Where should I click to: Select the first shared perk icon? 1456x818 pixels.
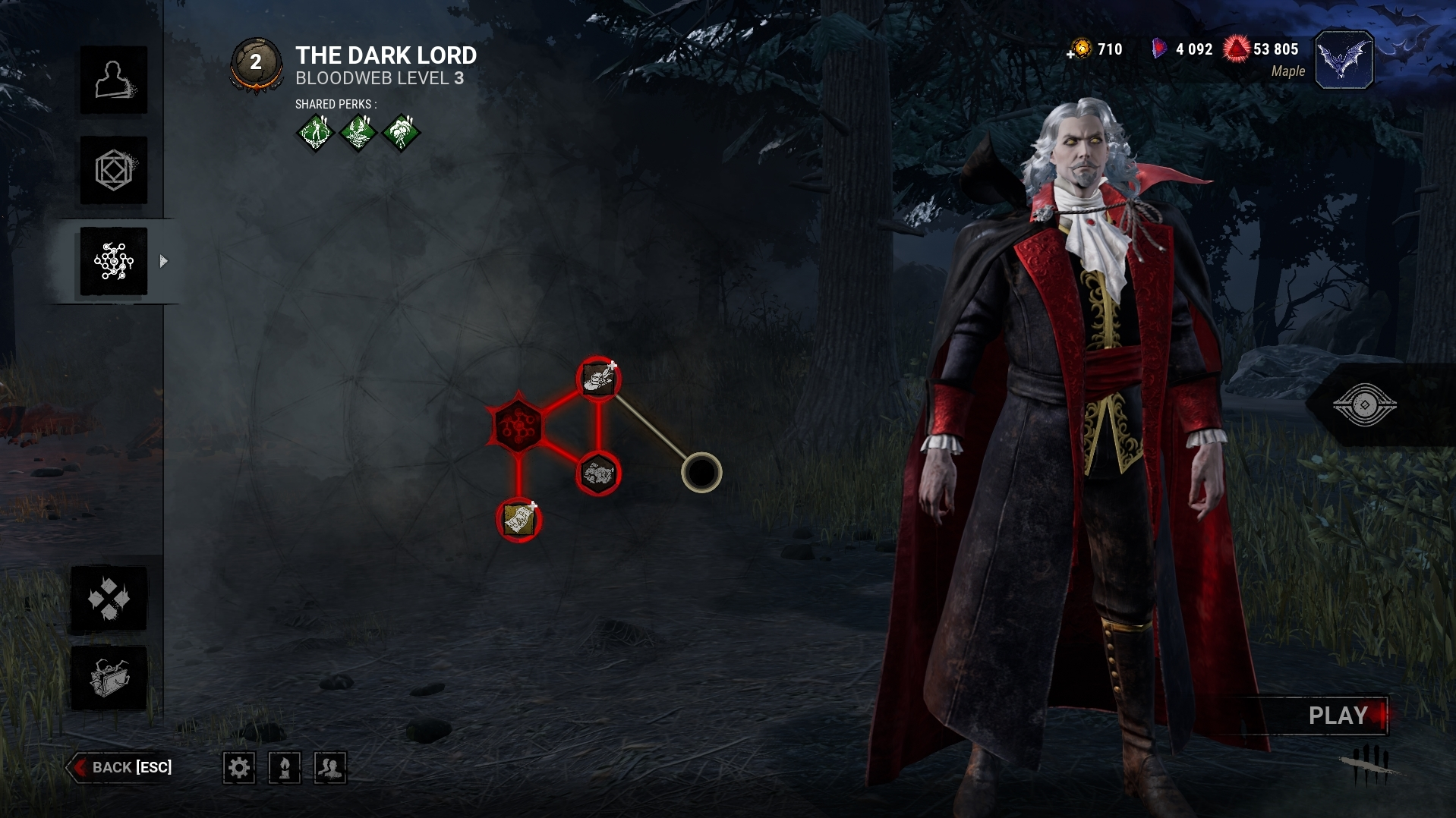[315, 133]
